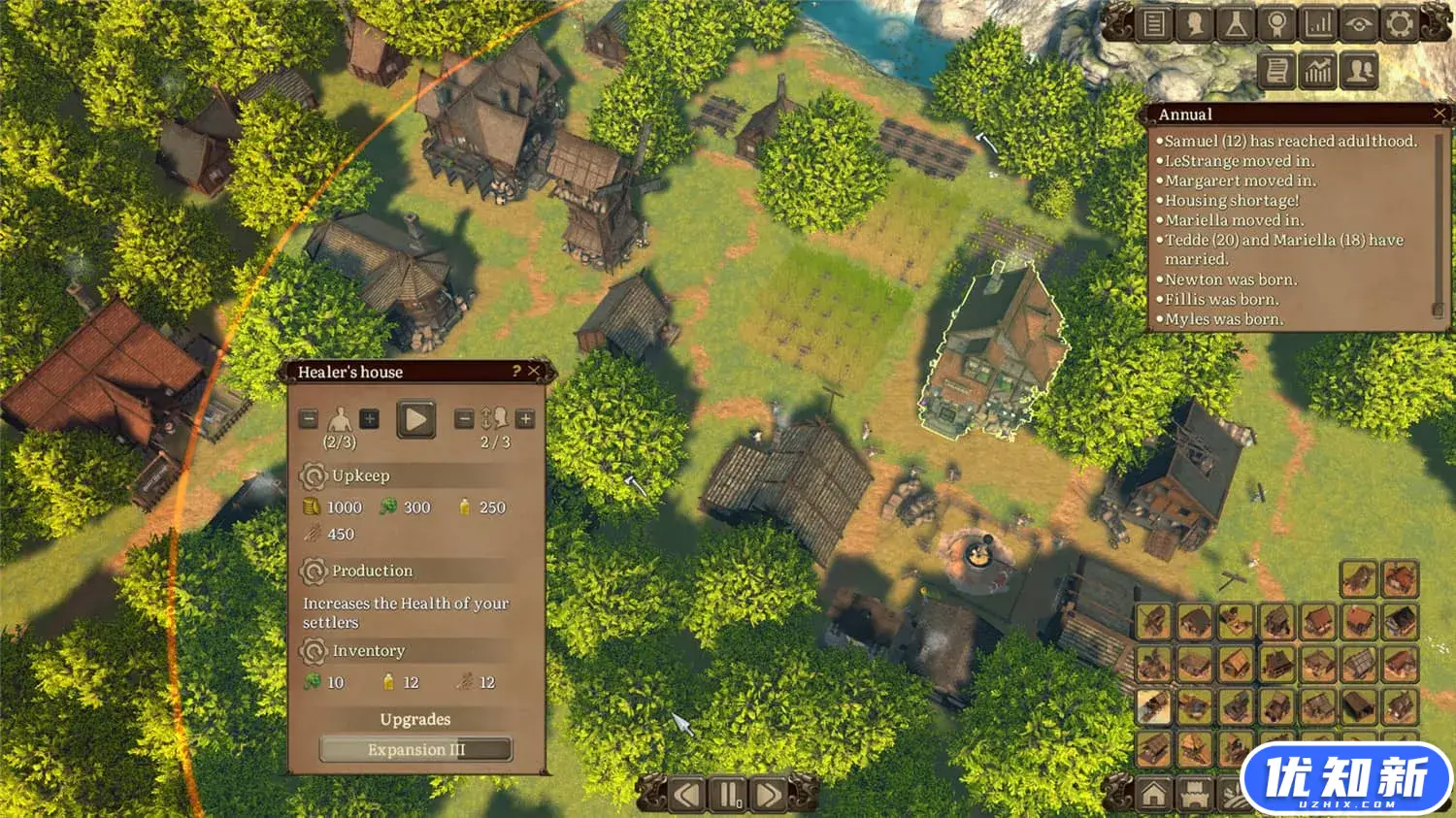Open the bar chart statistics panel
This screenshot has height=818, width=1456.
(x=1317, y=23)
